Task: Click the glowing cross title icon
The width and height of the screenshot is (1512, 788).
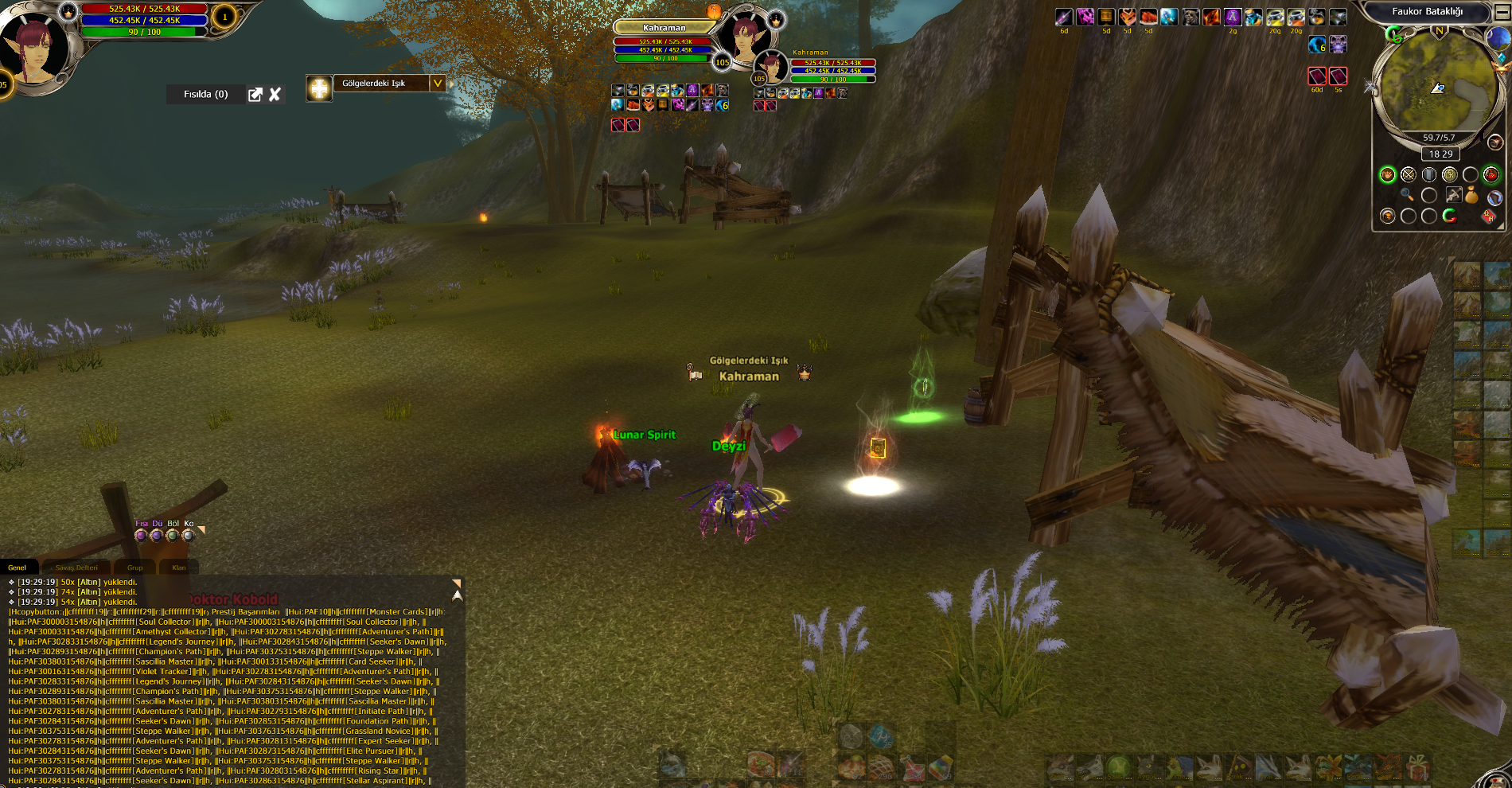Action: pos(319,88)
